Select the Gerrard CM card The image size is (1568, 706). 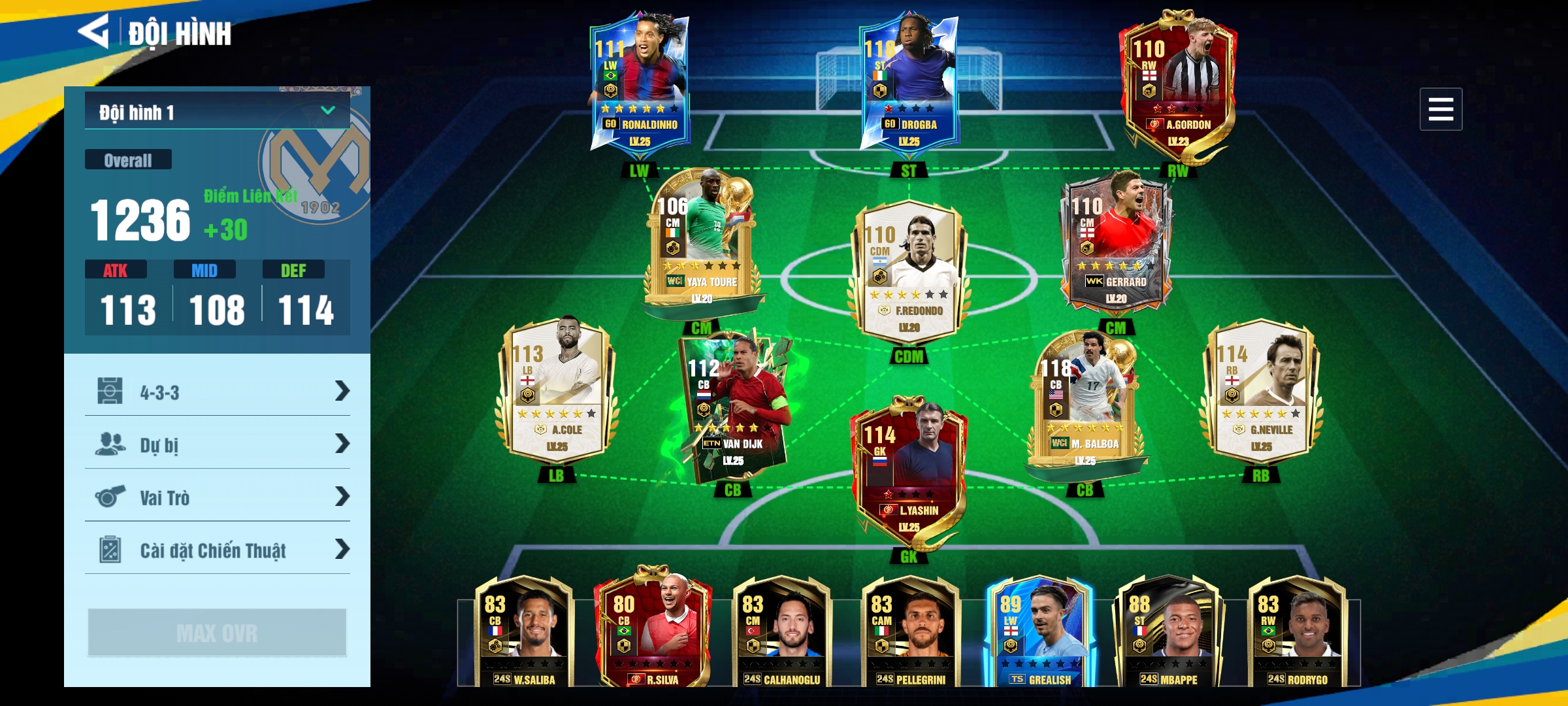tap(1116, 242)
